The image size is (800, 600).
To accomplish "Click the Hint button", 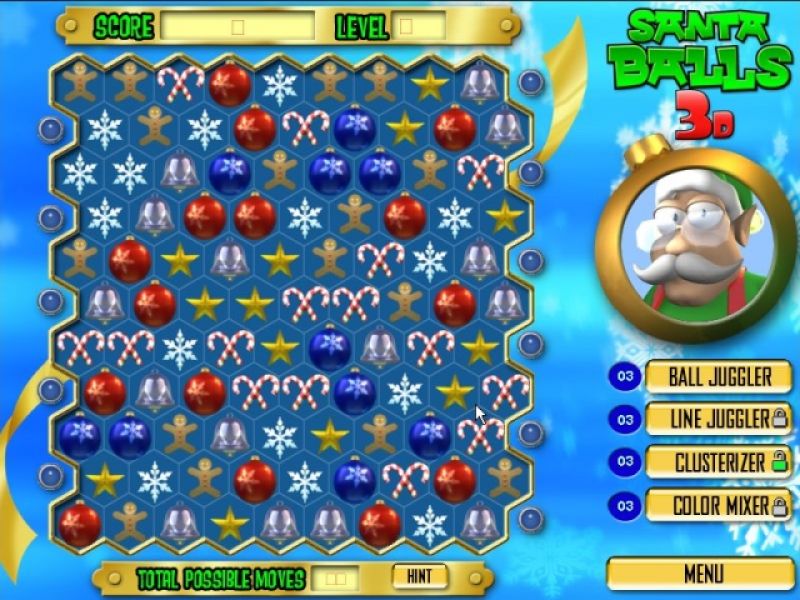I will click(420, 576).
